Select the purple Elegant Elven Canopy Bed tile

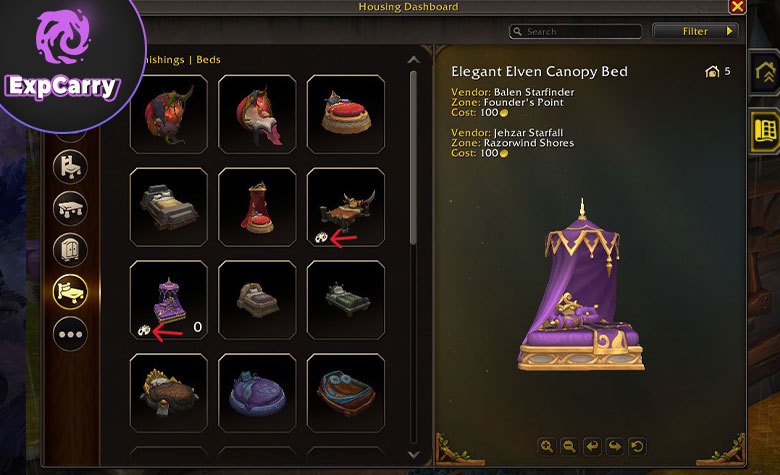(169, 299)
